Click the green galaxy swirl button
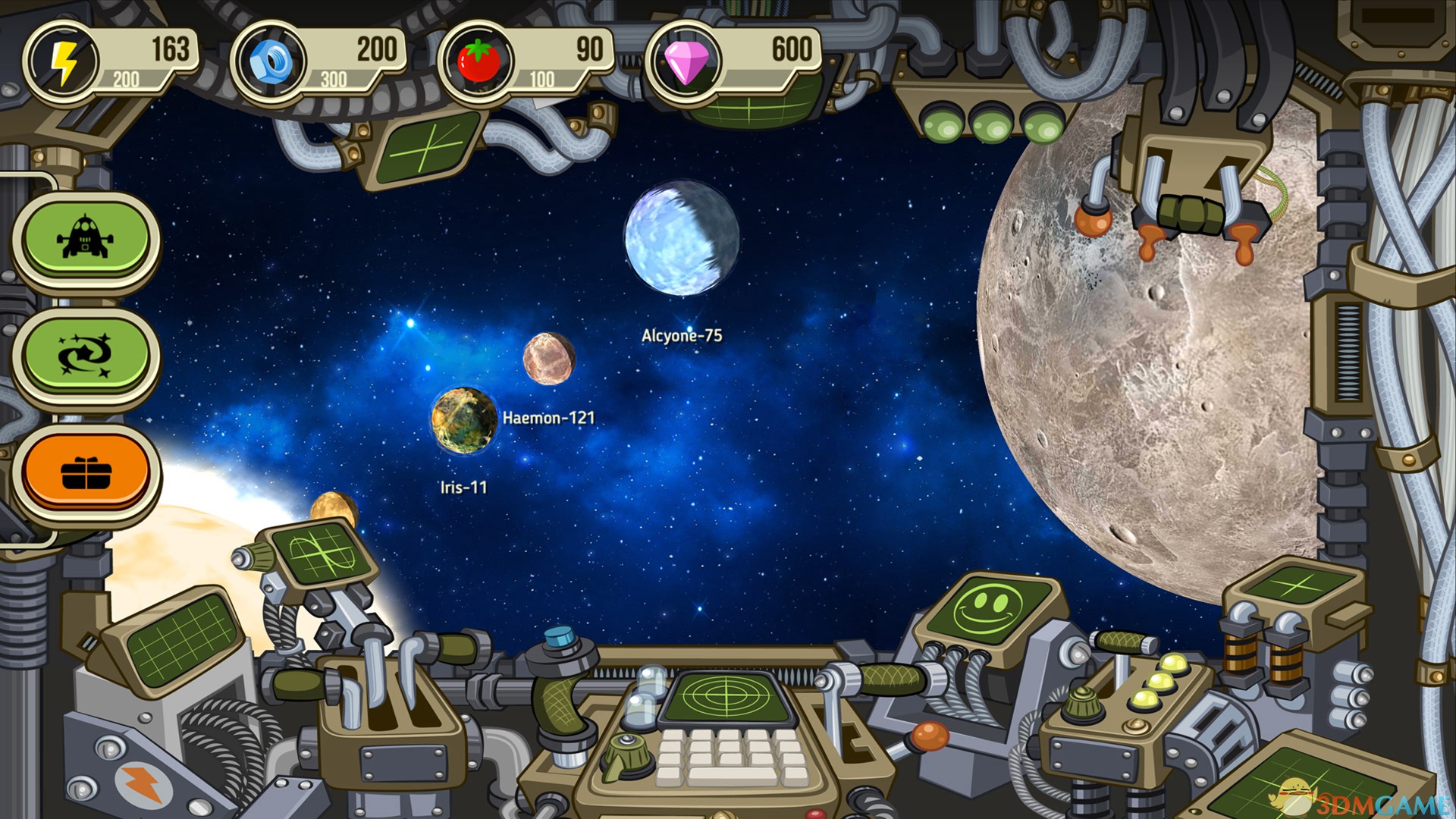The height and width of the screenshot is (819, 1456). click(x=86, y=354)
